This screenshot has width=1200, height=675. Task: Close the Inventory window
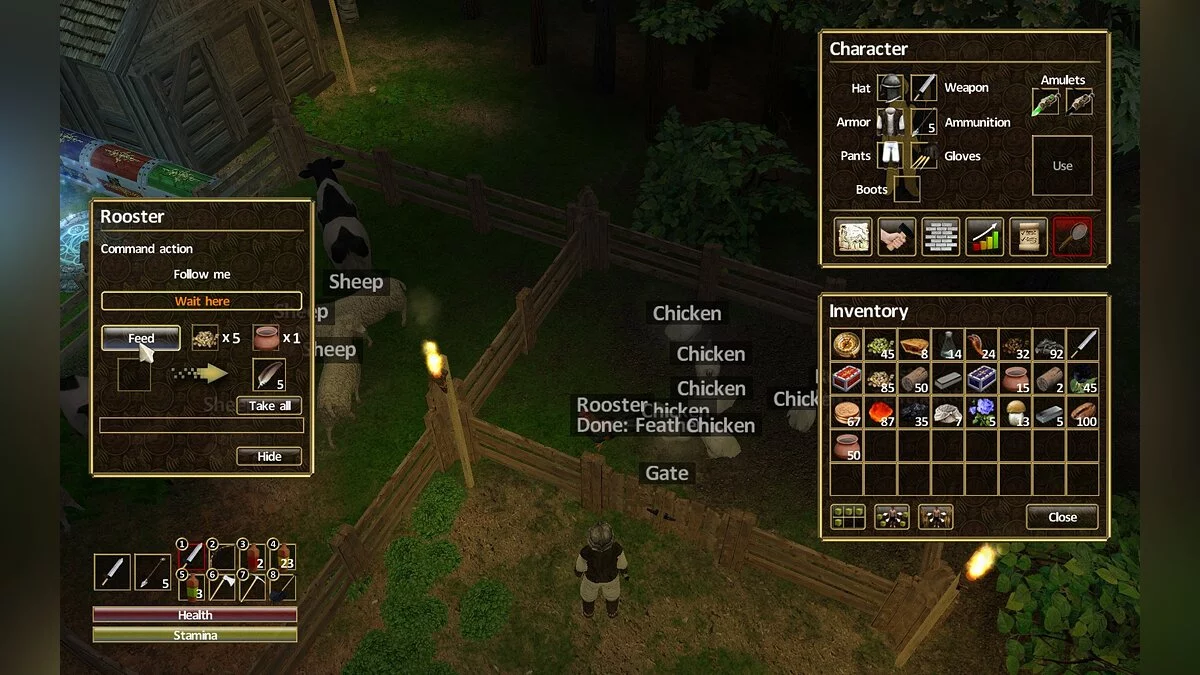(x=1062, y=517)
